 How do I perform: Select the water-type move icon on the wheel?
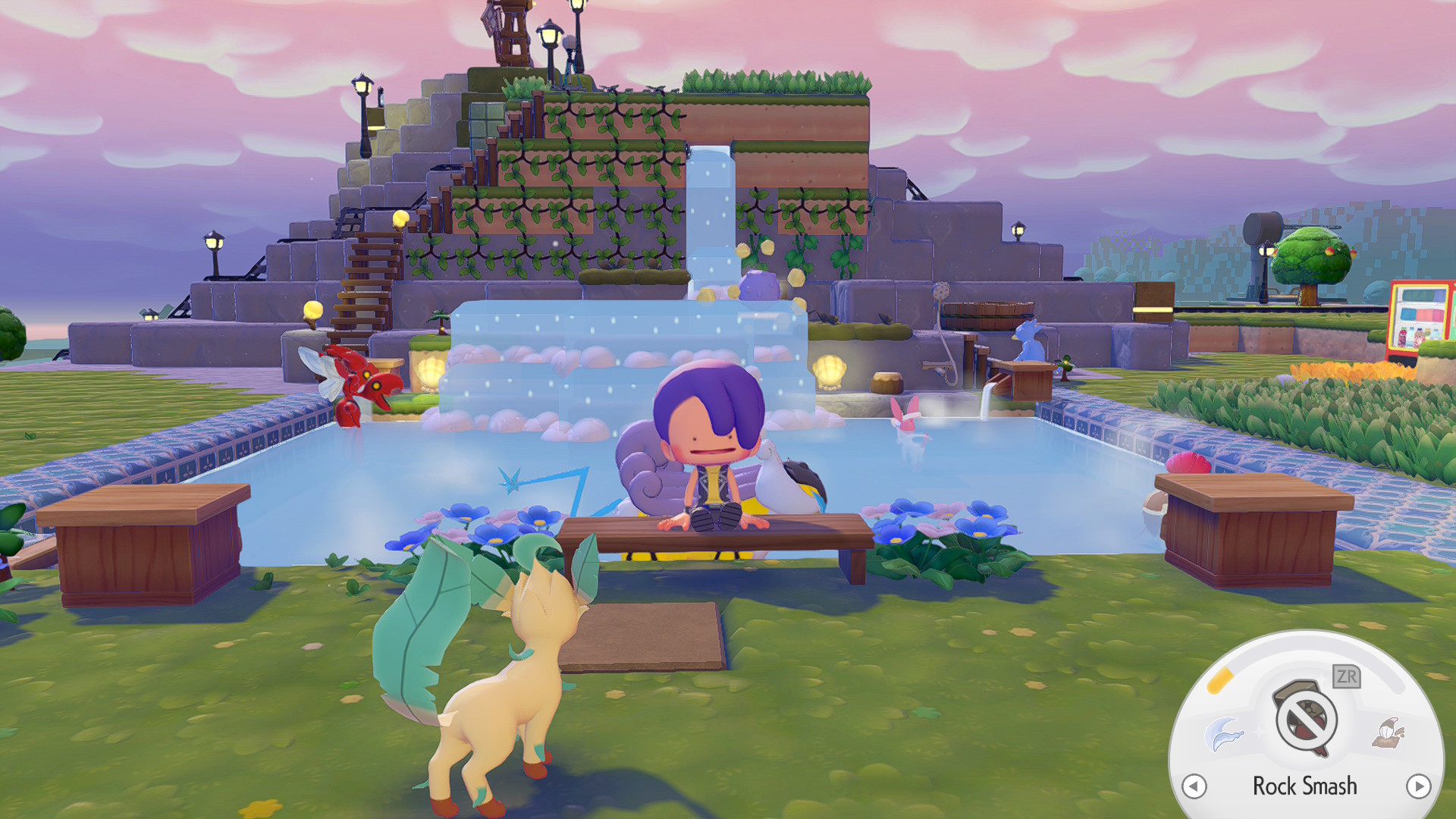tap(1224, 733)
